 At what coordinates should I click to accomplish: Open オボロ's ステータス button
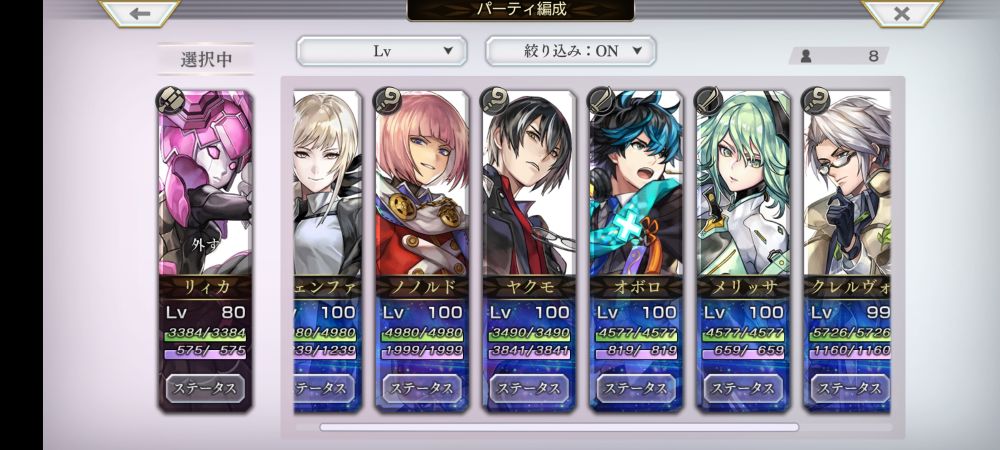[x=636, y=387]
